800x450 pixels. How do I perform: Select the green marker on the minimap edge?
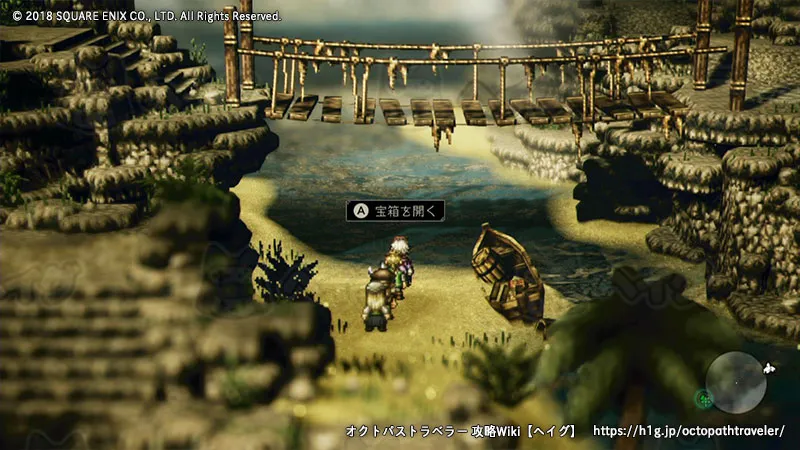click(704, 400)
